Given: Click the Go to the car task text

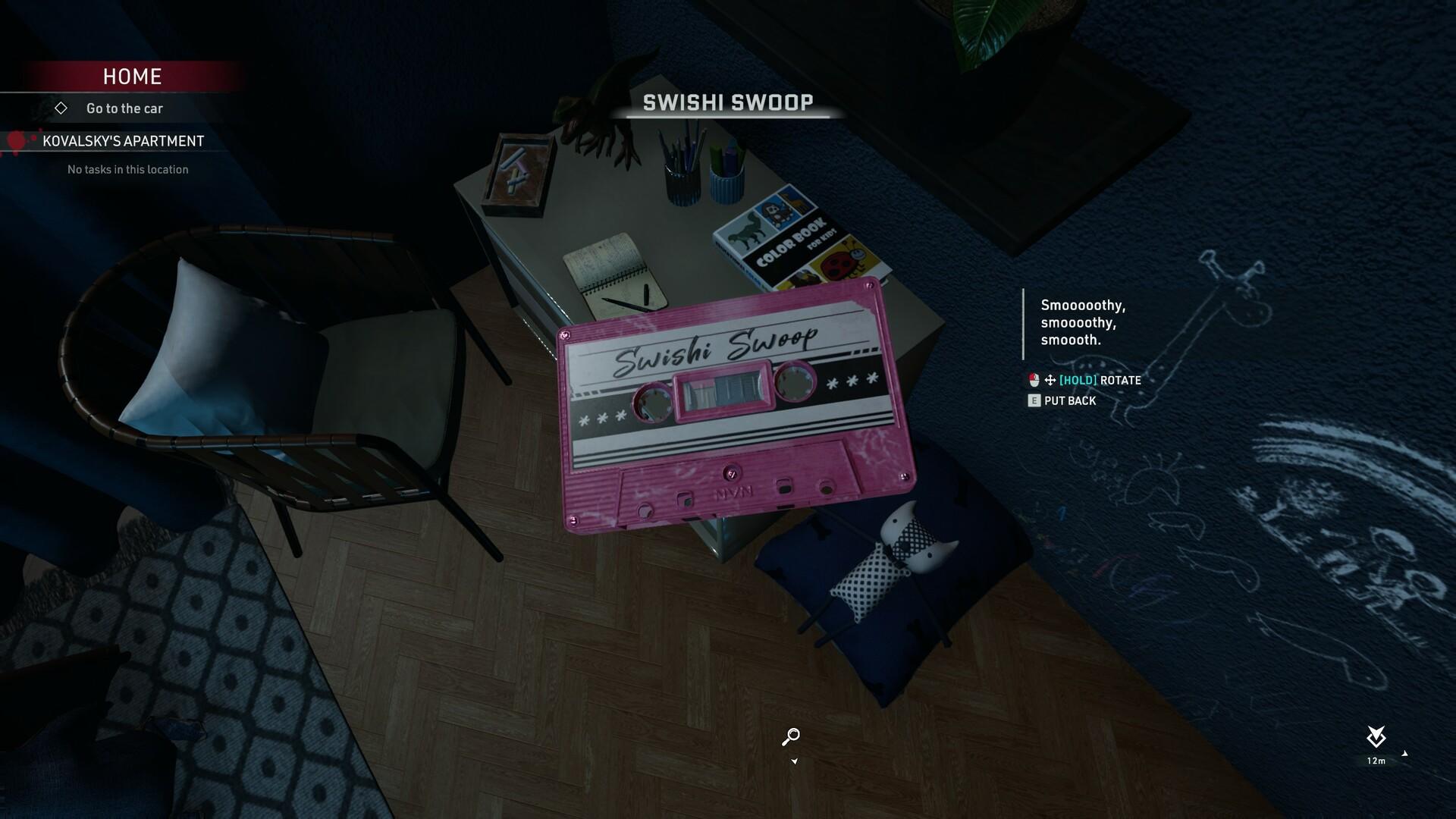Looking at the screenshot, I should pyautogui.click(x=124, y=108).
